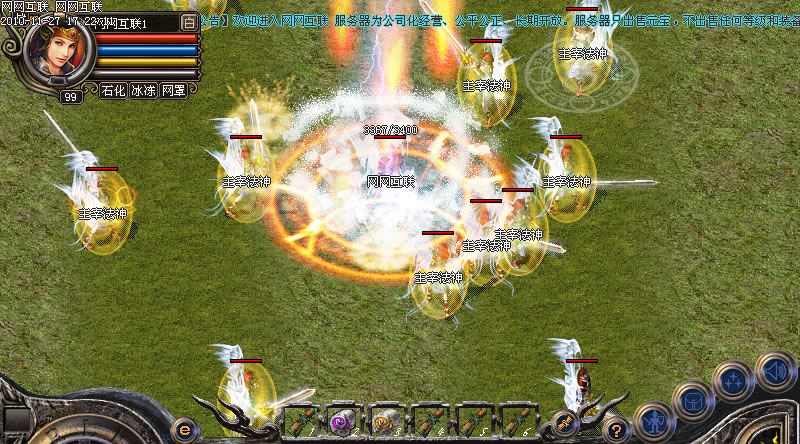Click the blue four-dot round button

pyautogui.click(x=733, y=381)
